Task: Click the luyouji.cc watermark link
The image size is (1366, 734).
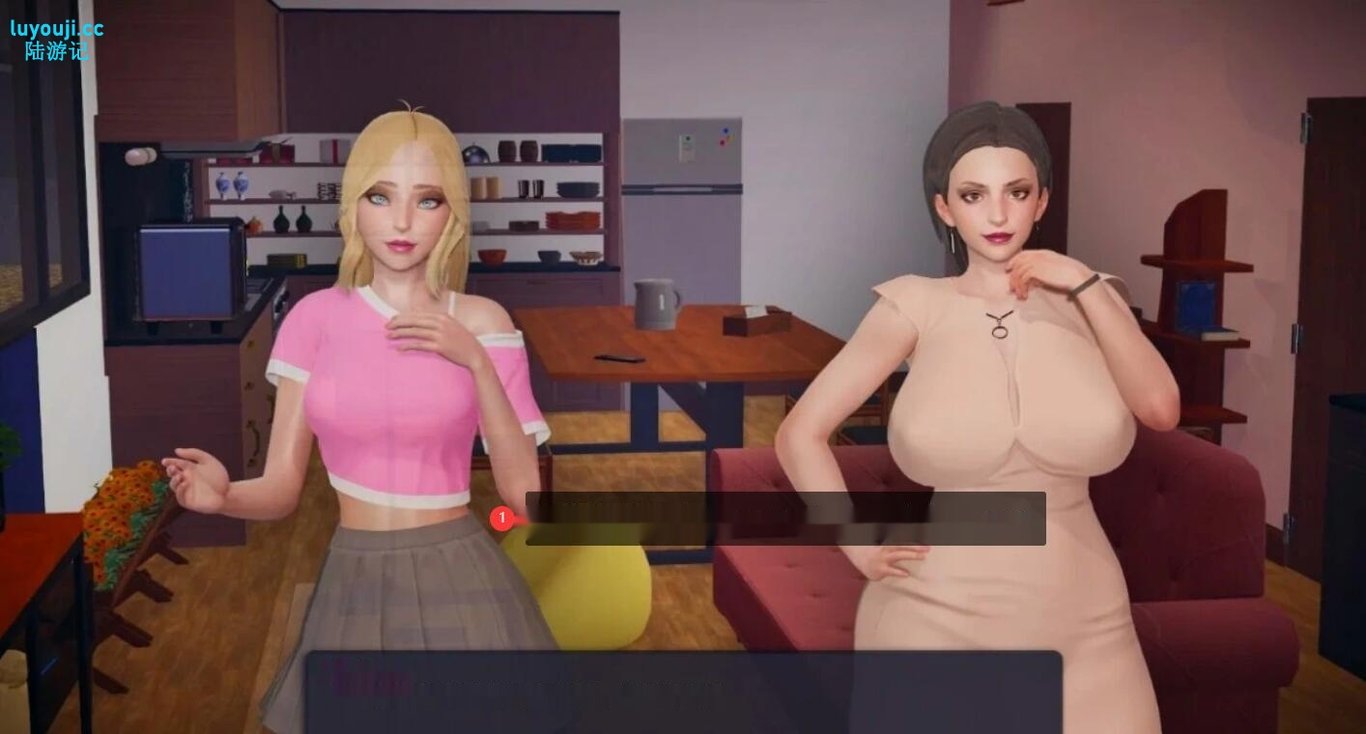Action: coord(55,30)
